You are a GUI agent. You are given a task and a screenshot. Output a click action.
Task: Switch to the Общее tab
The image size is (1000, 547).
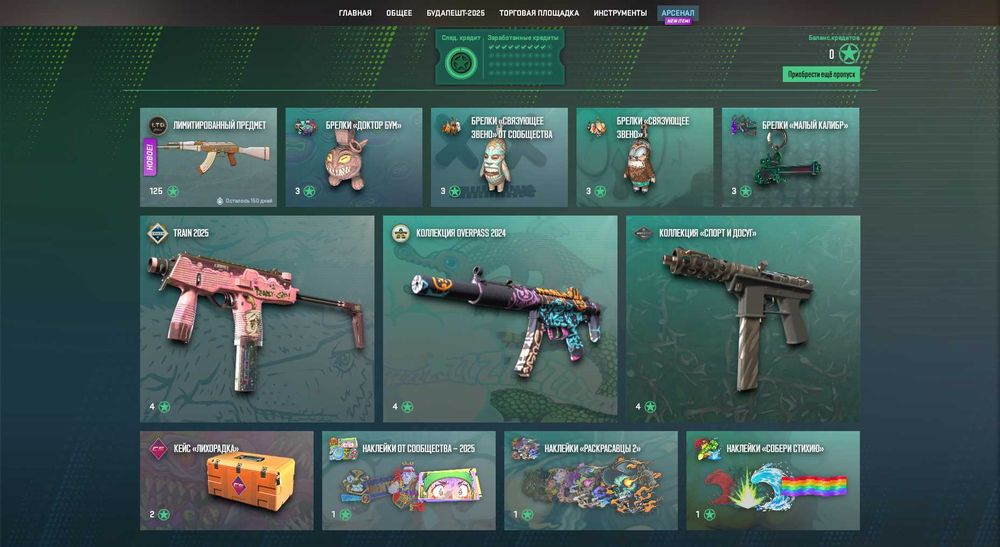coord(399,13)
